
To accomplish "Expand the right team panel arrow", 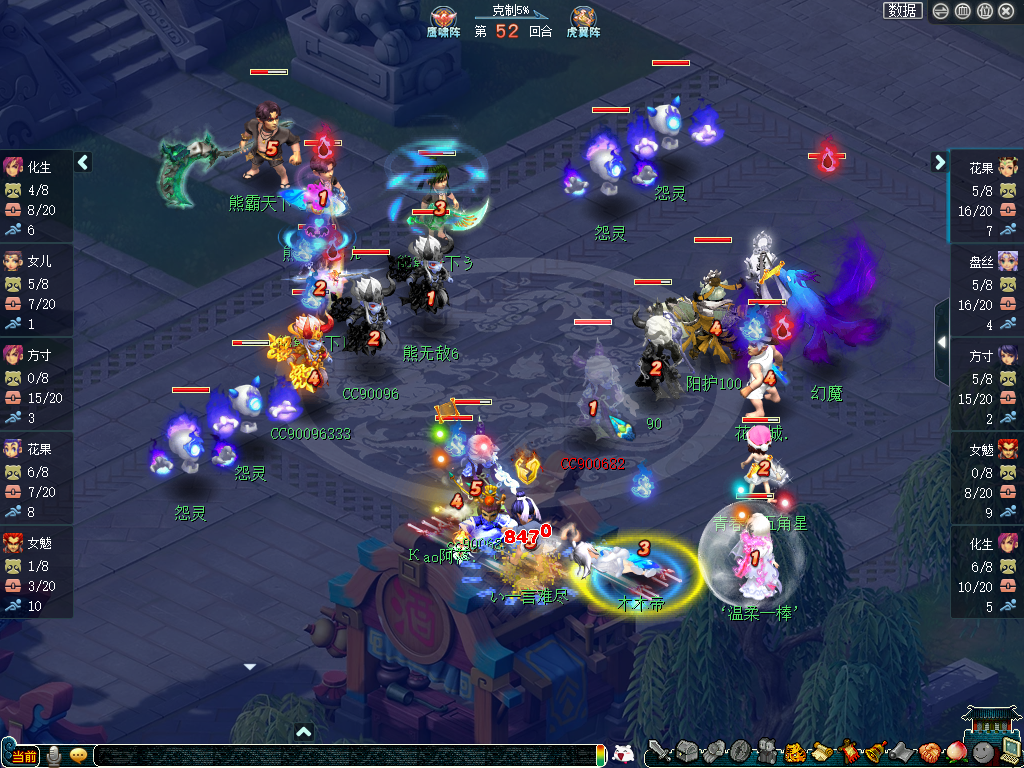I will (x=940, y=162).
